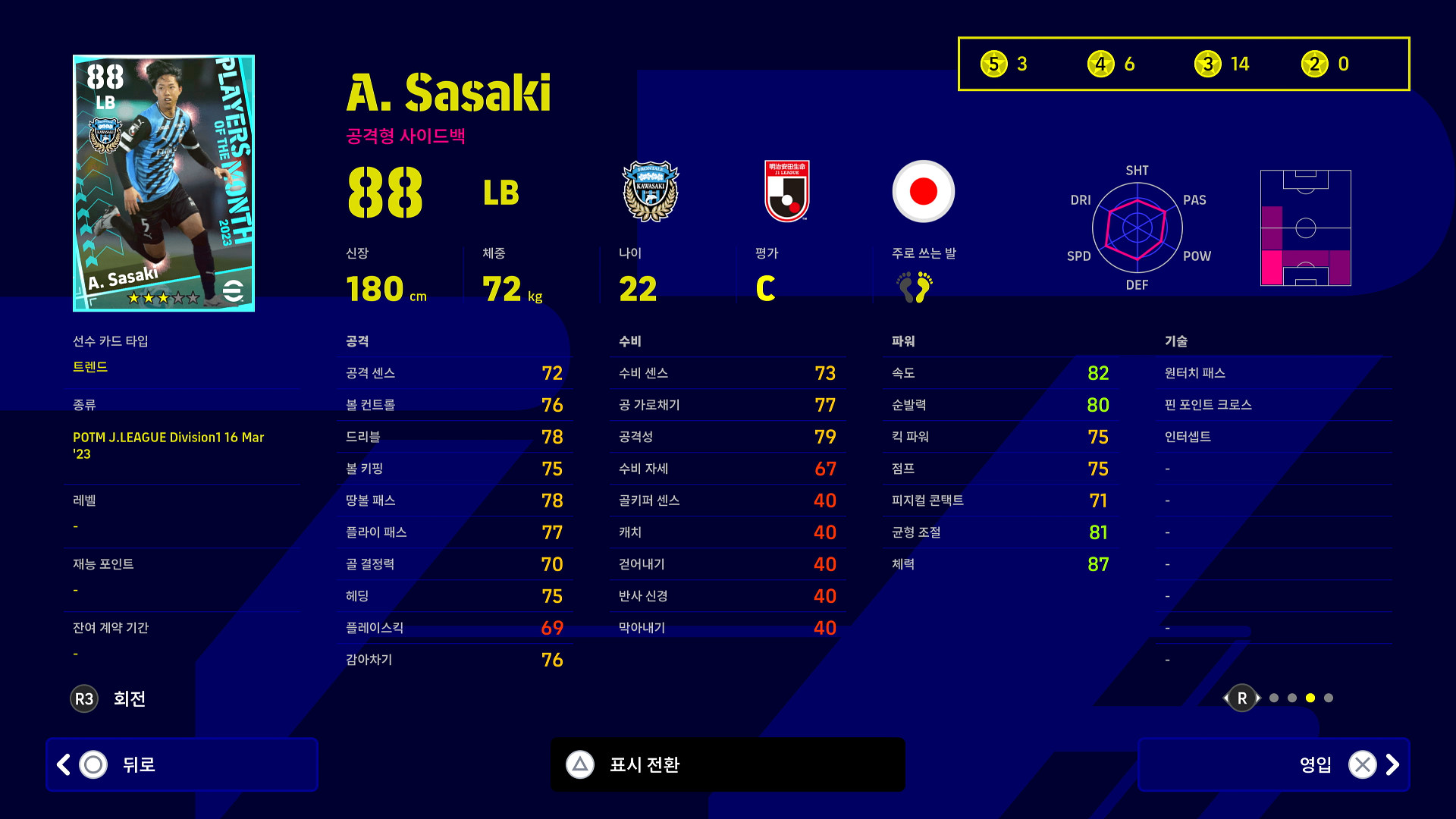Rotate the card using 회전 control
The width and height of the screenshot is (1456, 819).
coord(108,698)
